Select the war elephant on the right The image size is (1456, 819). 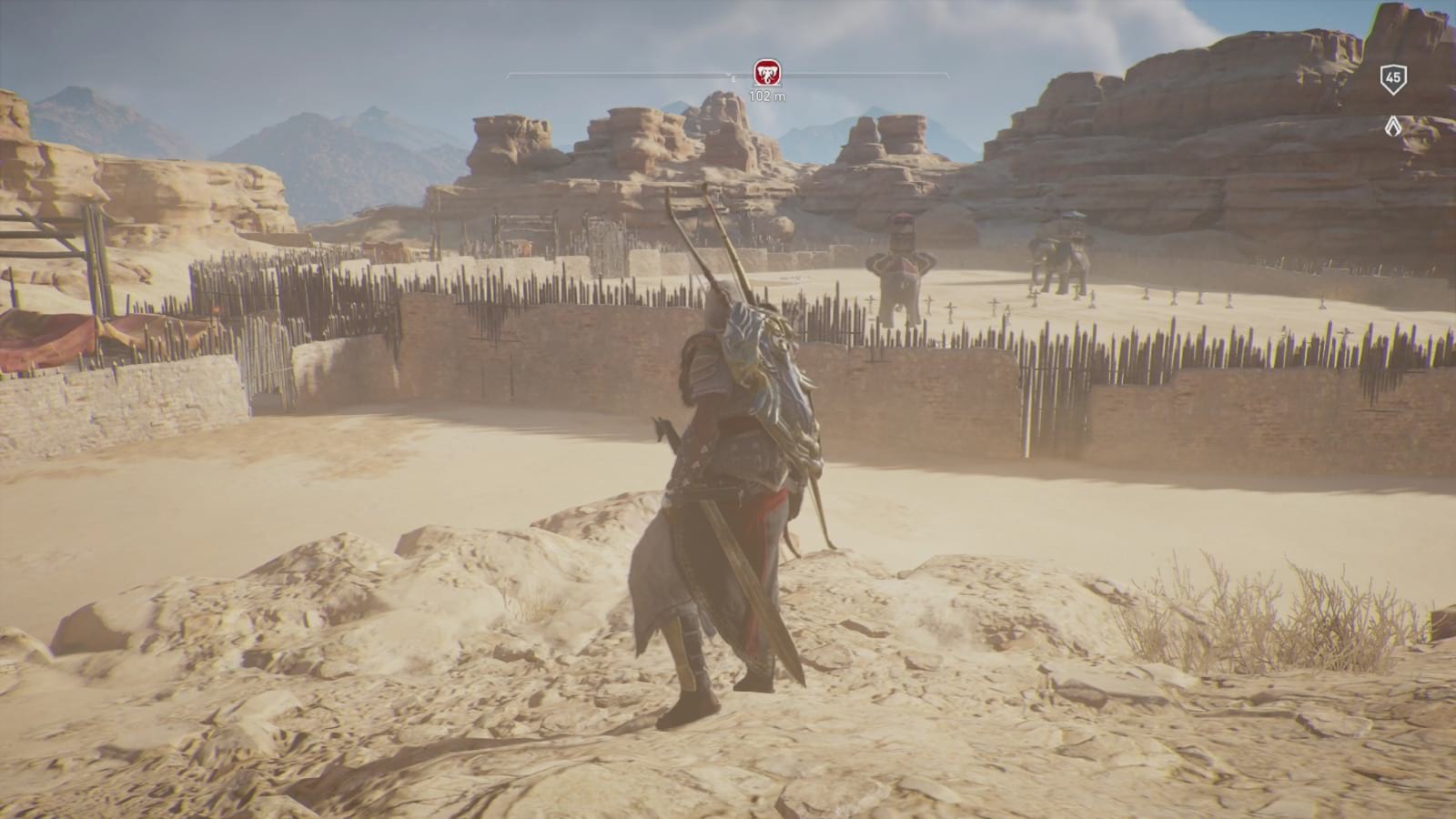pos(1058,255)
